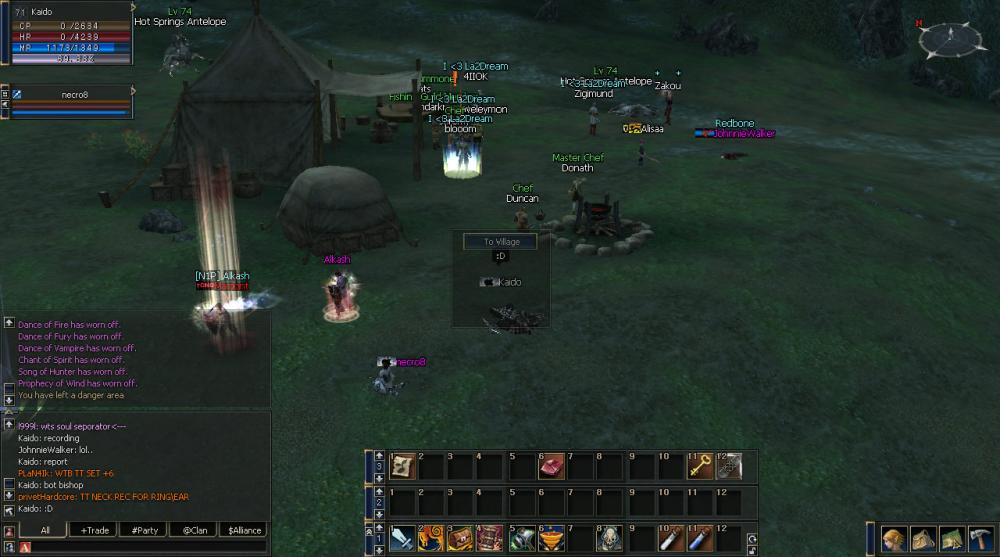Show the $Alliance chat tab
1000x557 pixels.
coord(244,530)
